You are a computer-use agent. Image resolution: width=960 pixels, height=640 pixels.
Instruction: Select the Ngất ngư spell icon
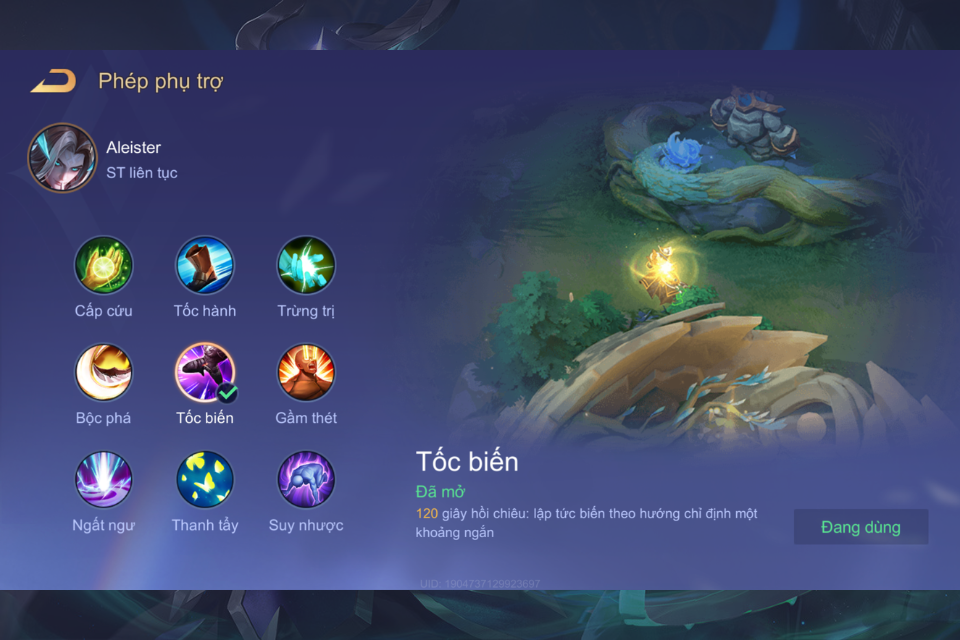104,480
